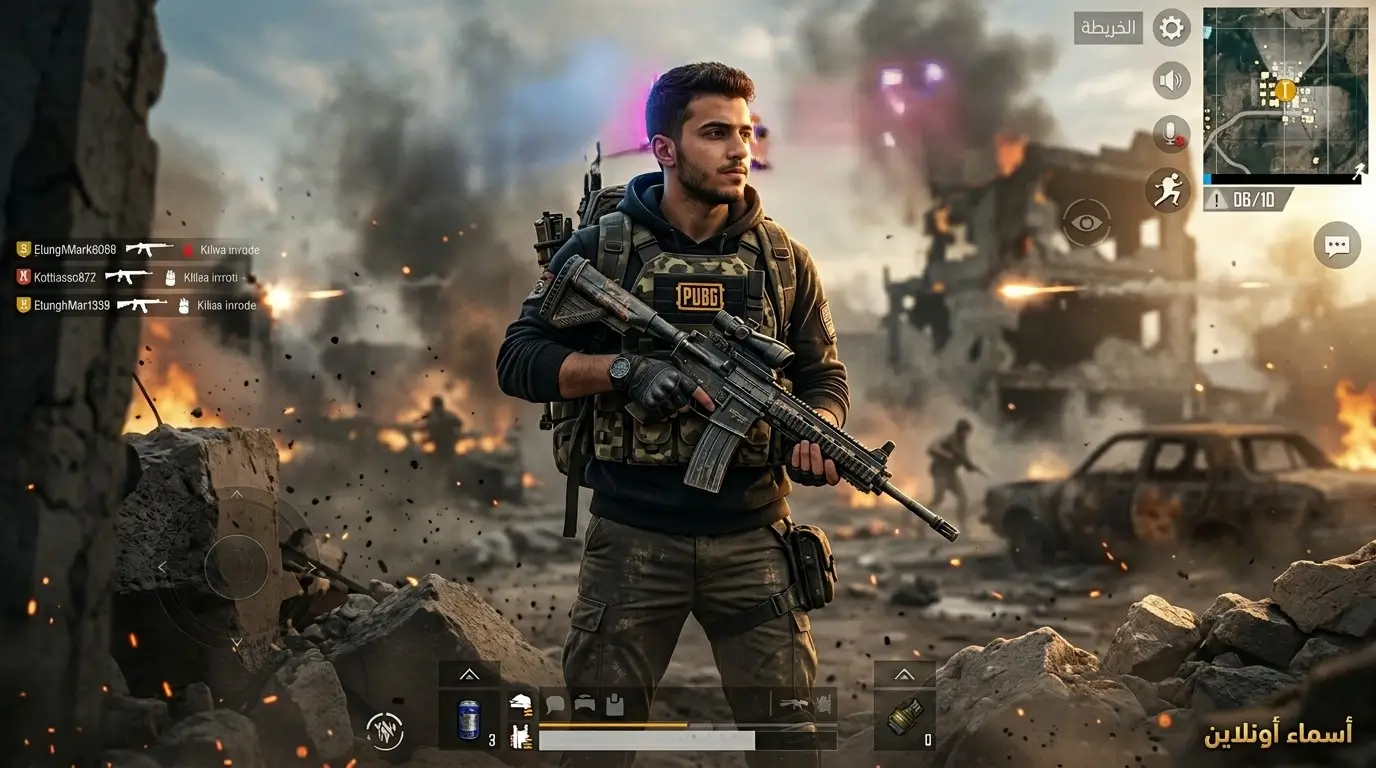Click the circular icon left of the drink slot
Image resolution: width=1376 pixels, height=768 pixels.
point(385,731)
